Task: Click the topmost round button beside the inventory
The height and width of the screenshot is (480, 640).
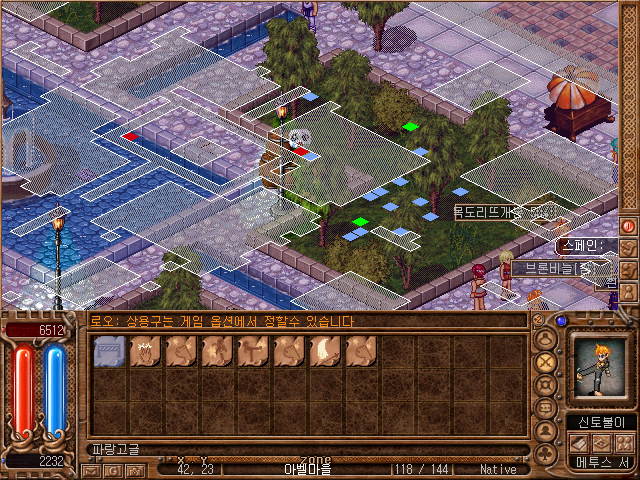Action: click(x=546, y=338)
